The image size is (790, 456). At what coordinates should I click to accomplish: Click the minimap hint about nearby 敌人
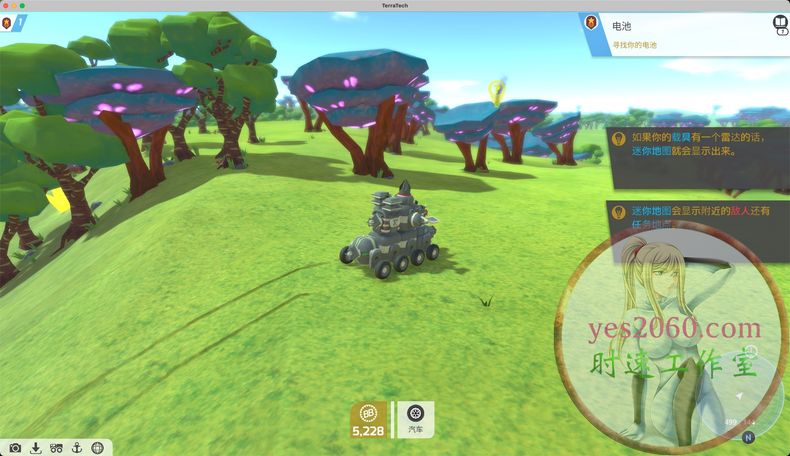point(695,216)
